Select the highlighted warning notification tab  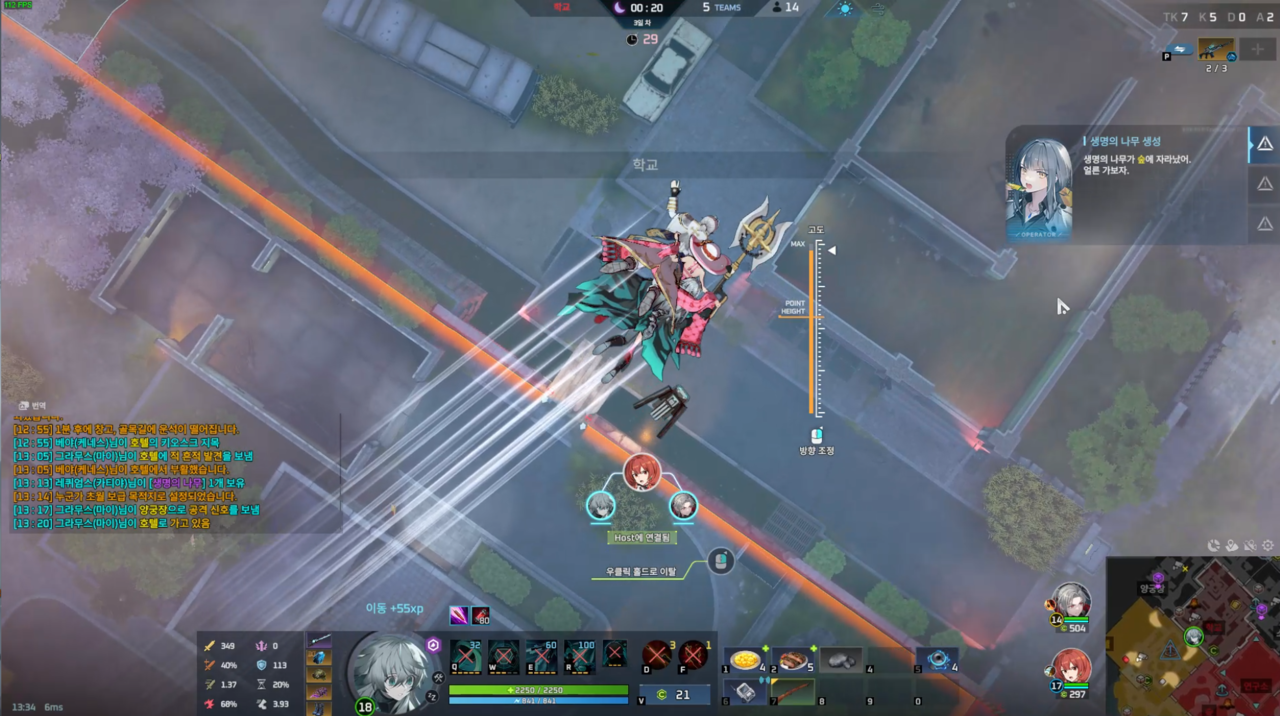(x=1265, y=145)
